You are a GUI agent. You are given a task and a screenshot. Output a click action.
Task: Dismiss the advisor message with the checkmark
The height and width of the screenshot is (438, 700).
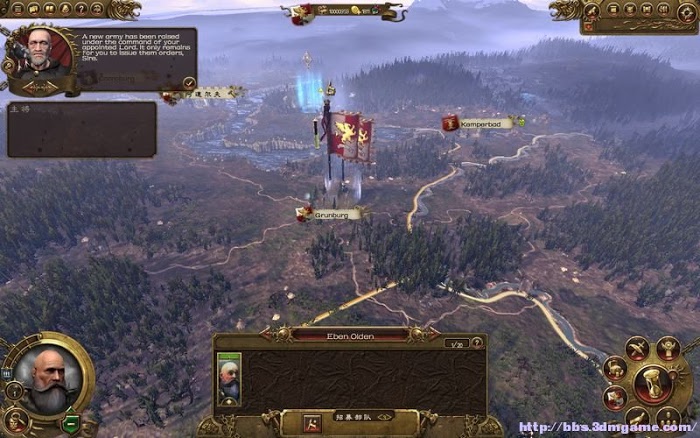click(x=190, y=82)
